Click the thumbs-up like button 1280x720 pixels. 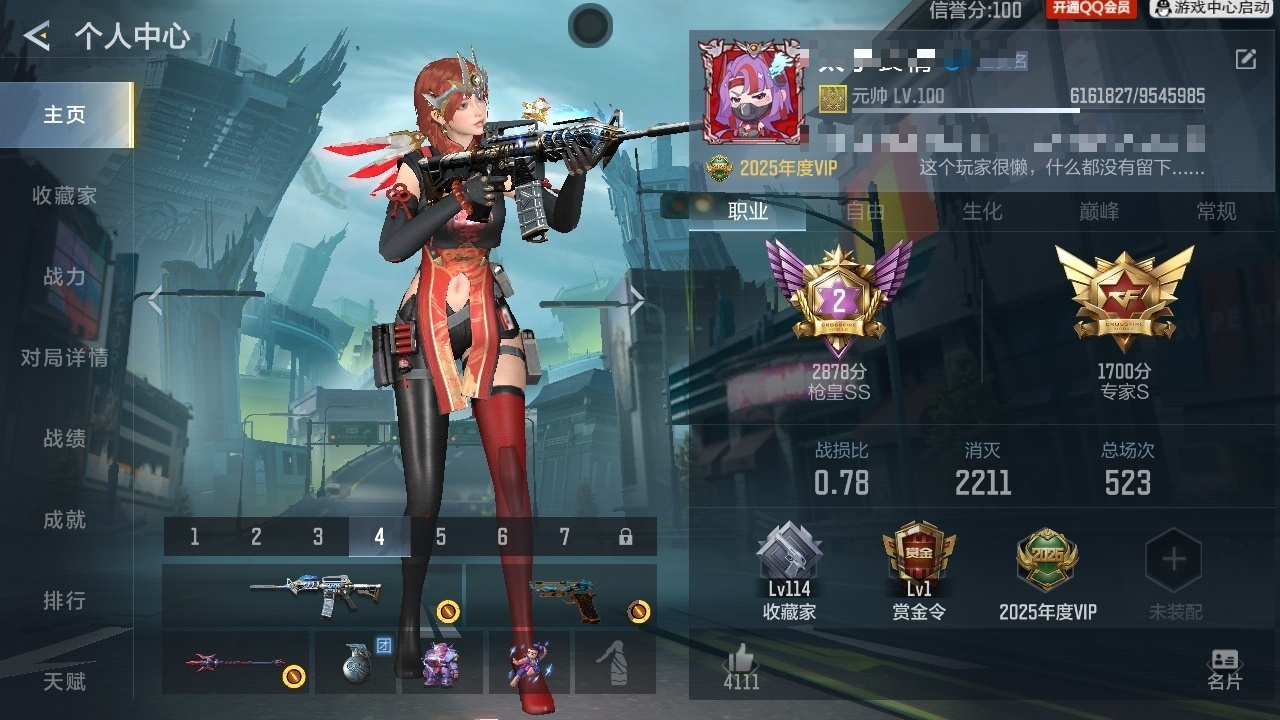(x=741, y=667)
